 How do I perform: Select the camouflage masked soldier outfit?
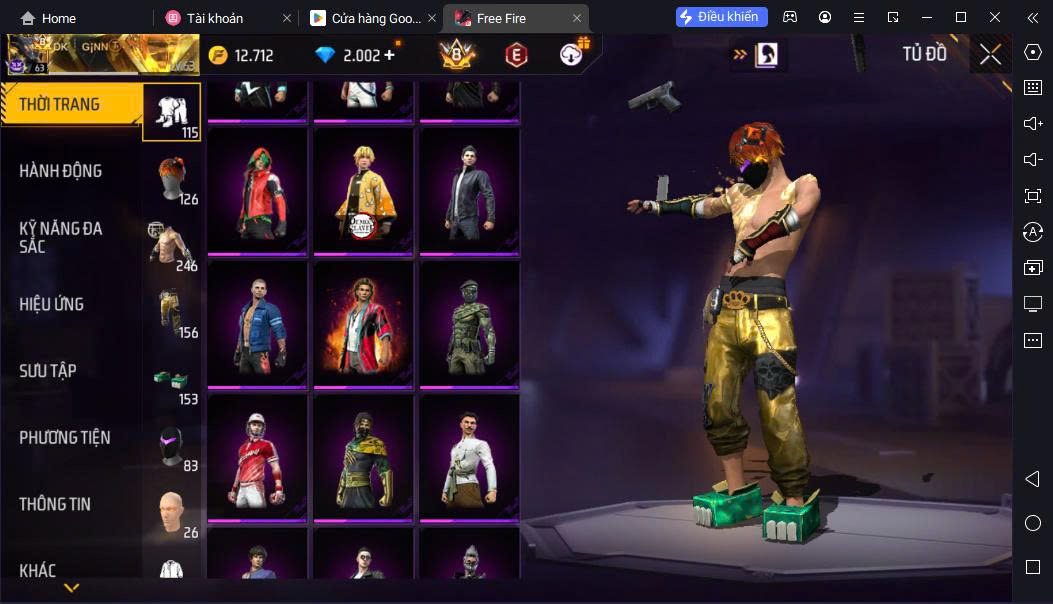[x=469, y=323]
